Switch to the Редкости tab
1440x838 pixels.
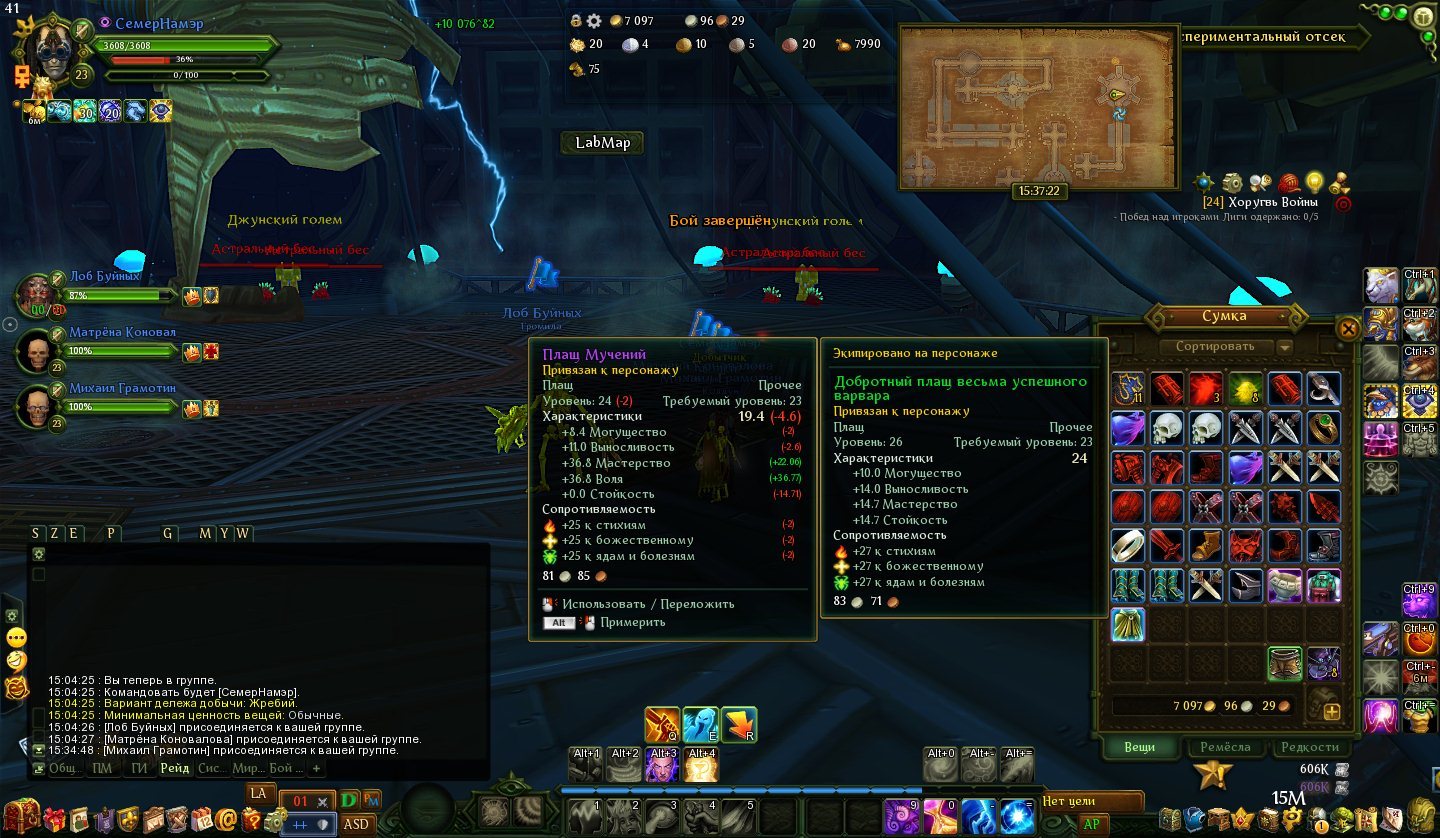tap(1309, 747)
